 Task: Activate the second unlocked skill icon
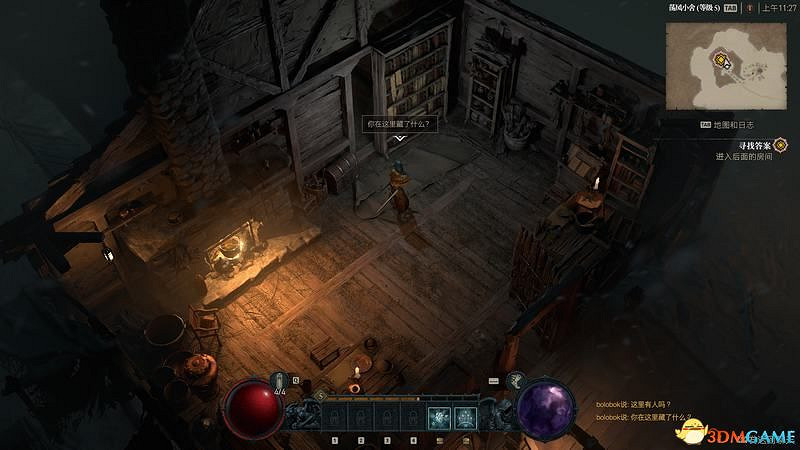(465, 418)
